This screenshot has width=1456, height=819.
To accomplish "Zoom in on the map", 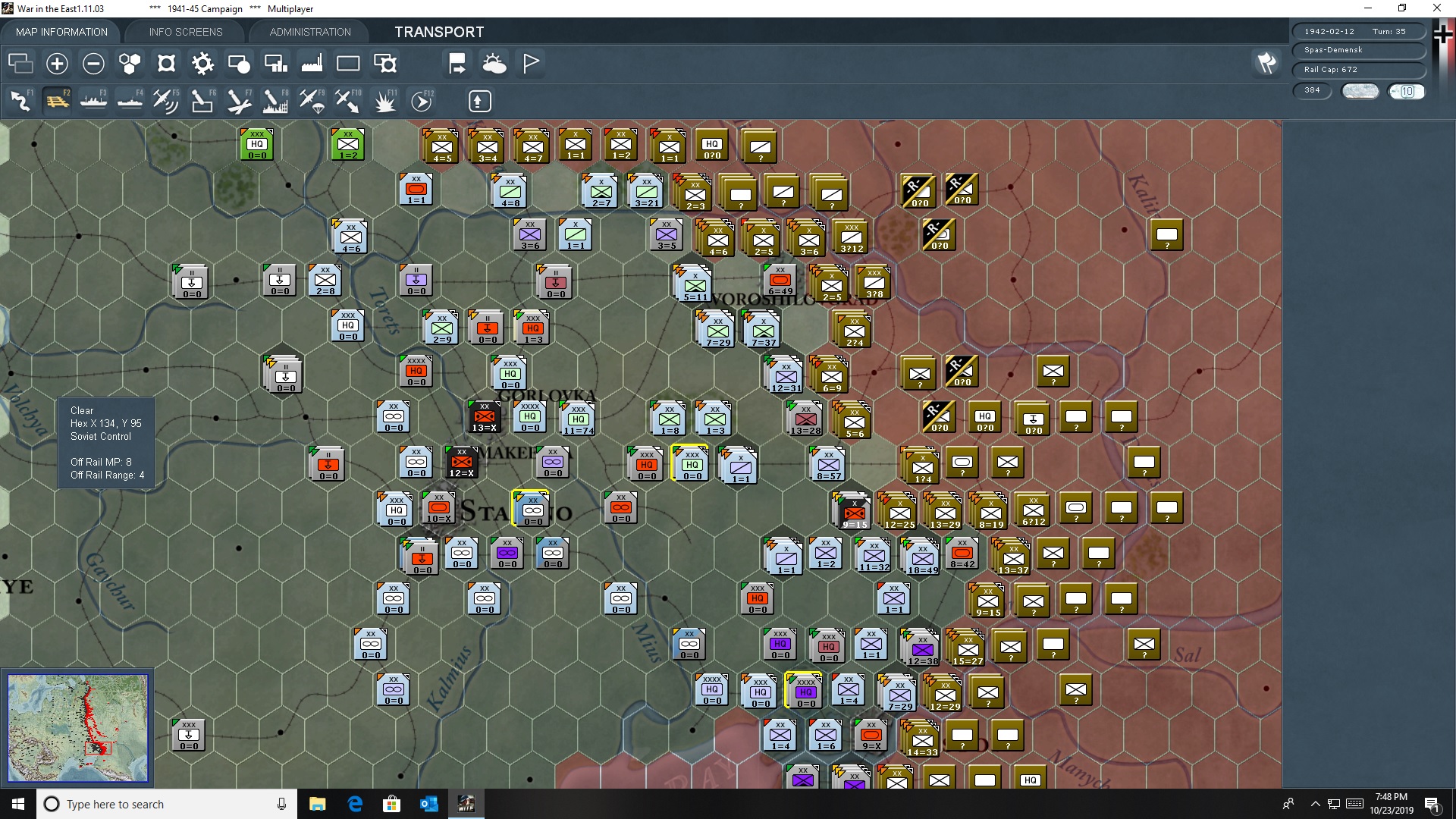I will click(x=57, y=64).
